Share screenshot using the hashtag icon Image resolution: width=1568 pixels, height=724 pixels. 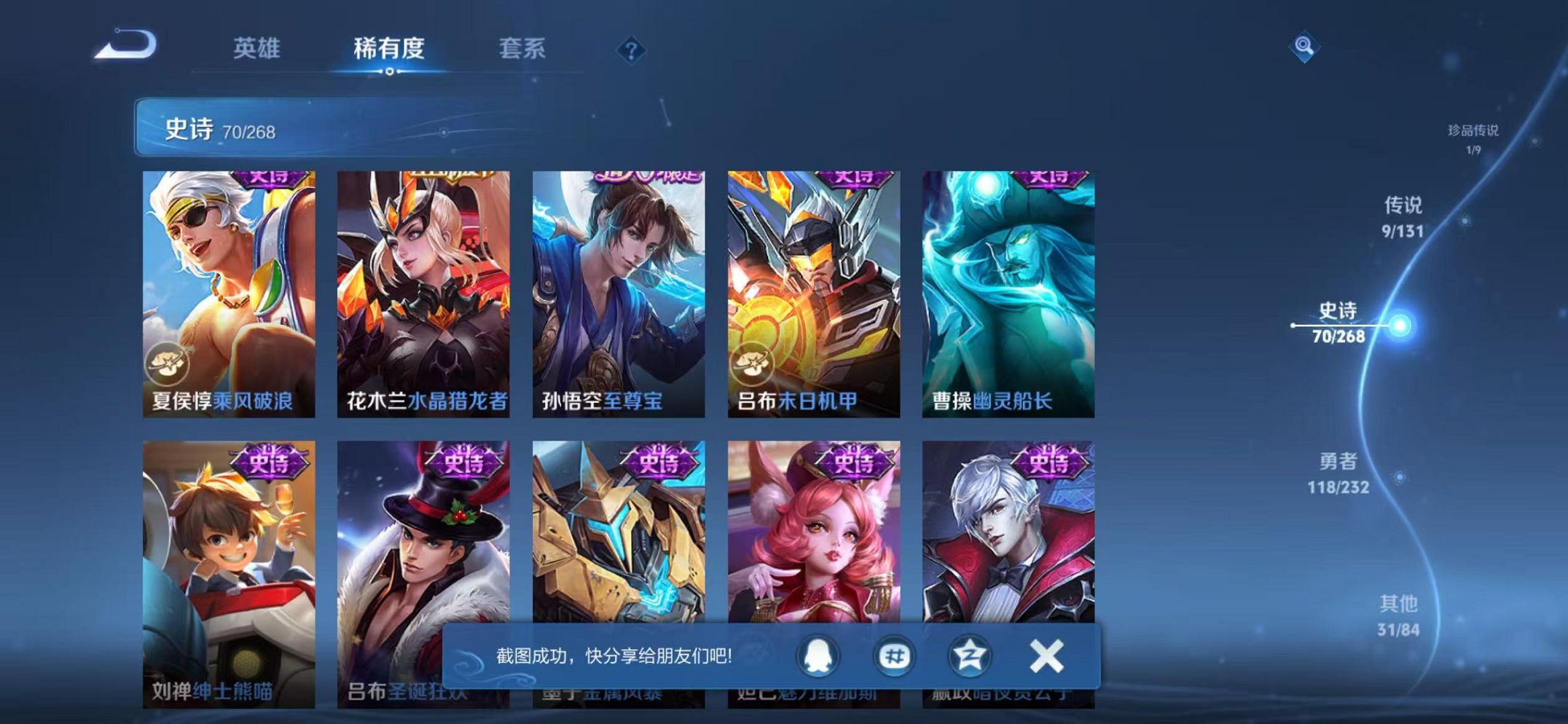click(895, 656)
